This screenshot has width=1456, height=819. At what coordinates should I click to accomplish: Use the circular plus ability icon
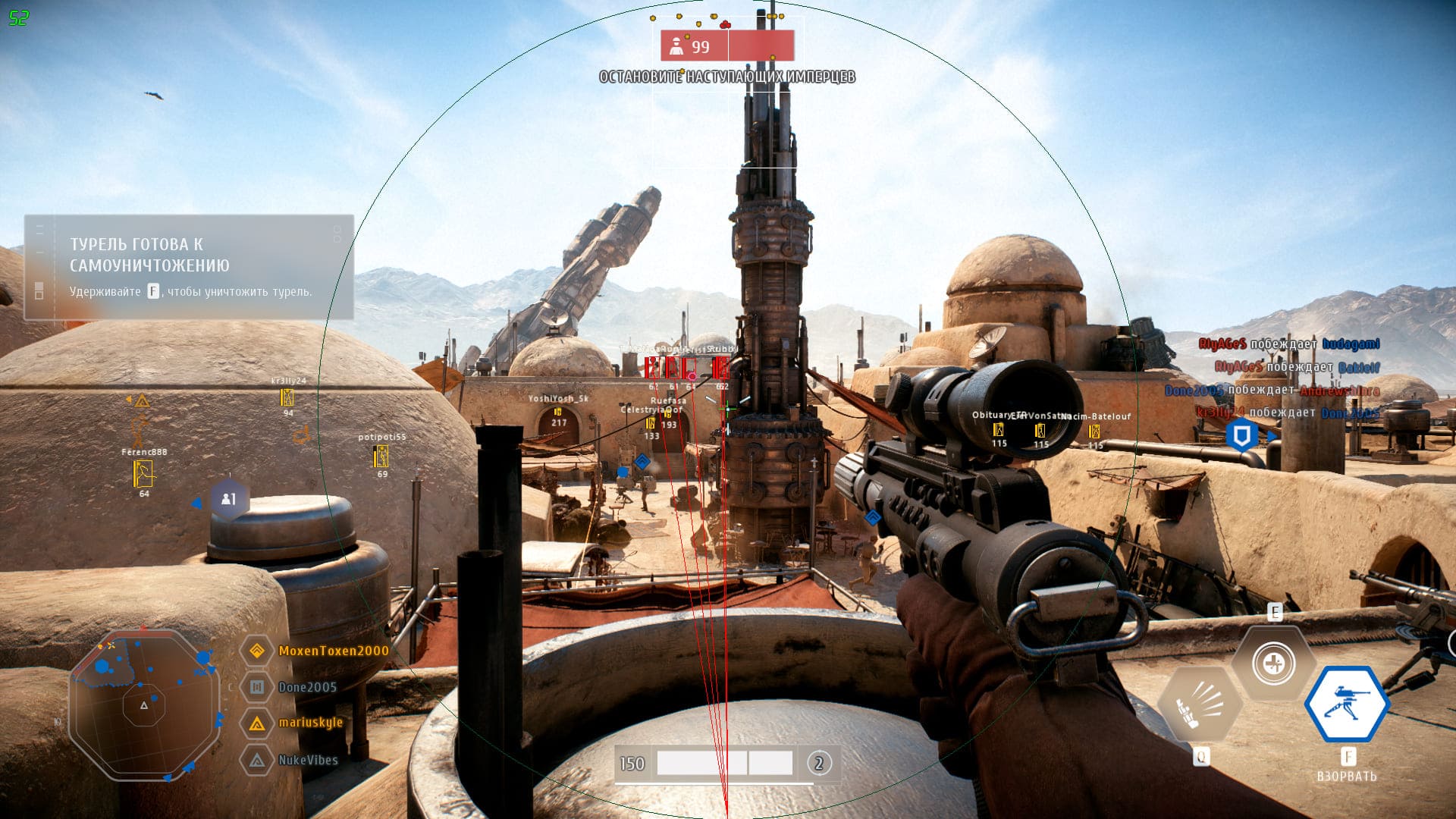pos(1273,664)
